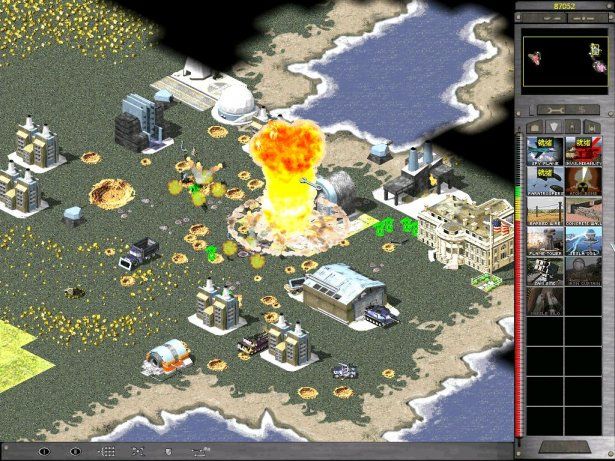615x461 pixels.
Task: Select the Invulnerability Iron Curtain power icon
Action: 583,148
